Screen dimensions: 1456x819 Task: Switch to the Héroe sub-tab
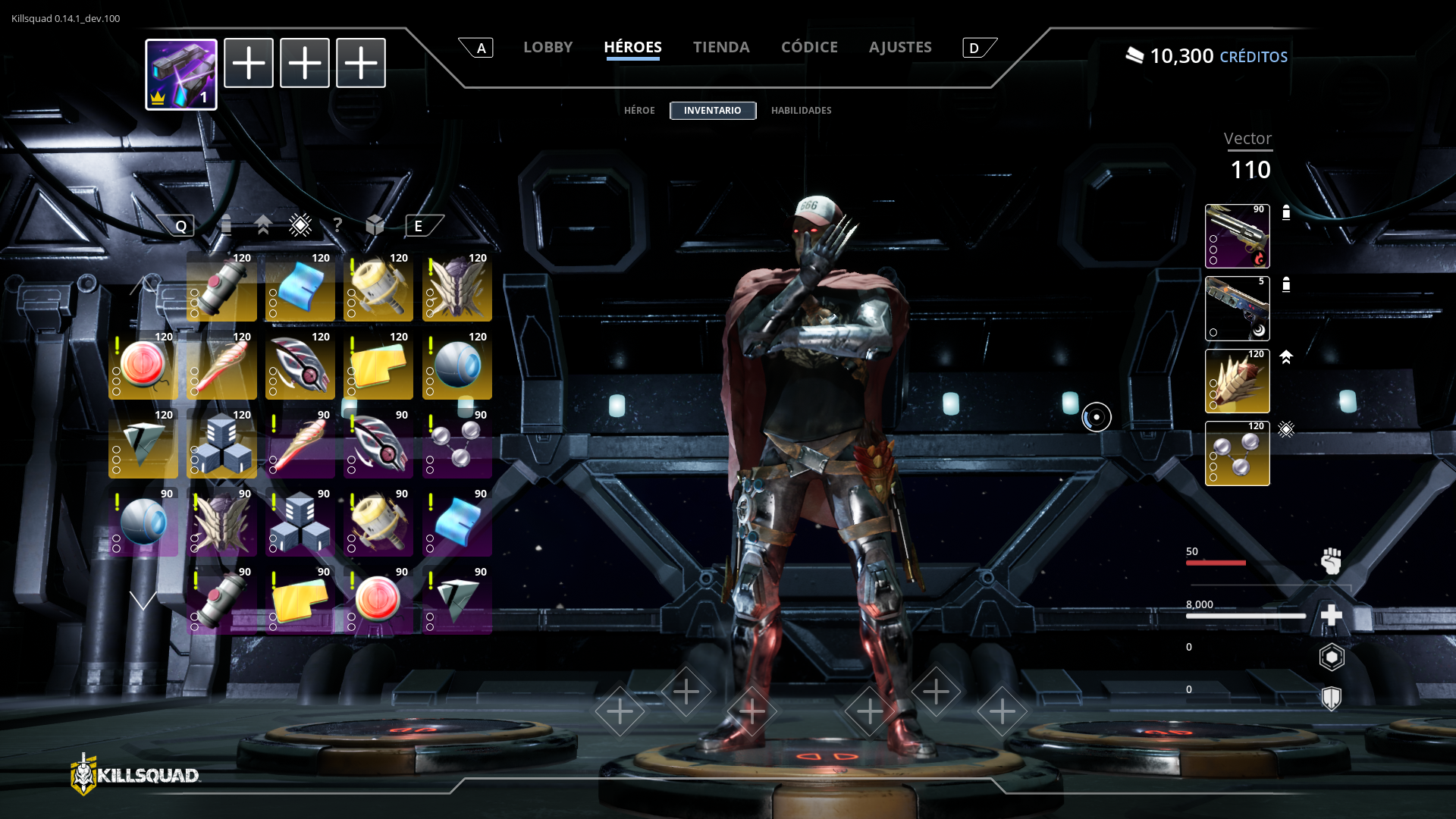pos(639,111)
